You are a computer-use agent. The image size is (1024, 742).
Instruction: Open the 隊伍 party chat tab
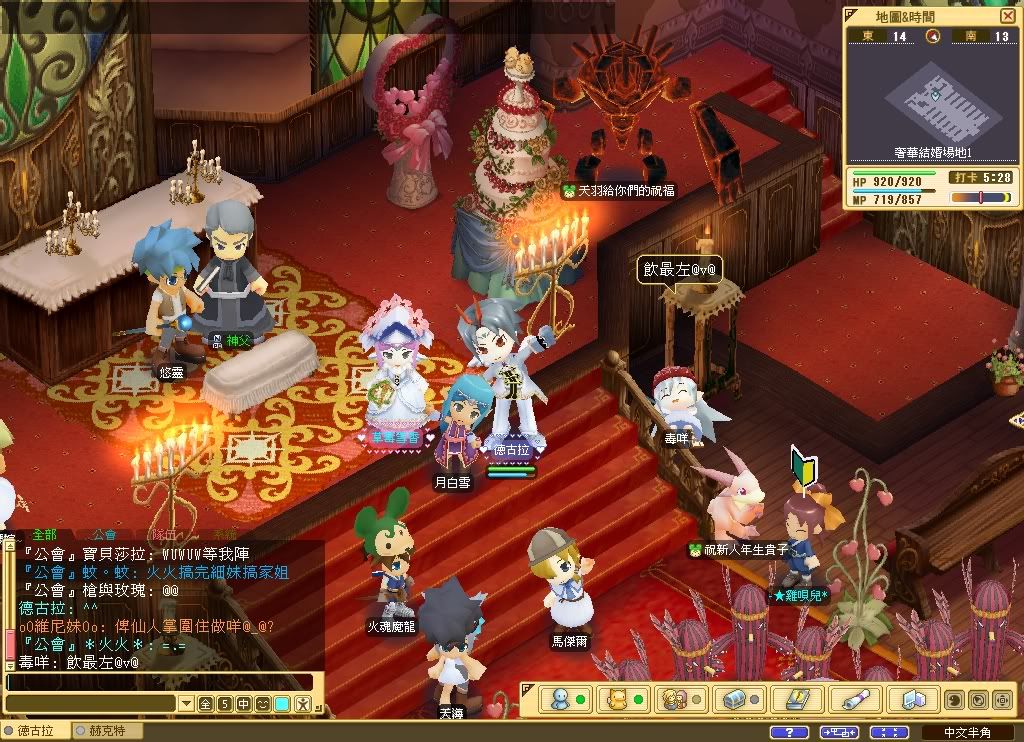coord(164,535)
